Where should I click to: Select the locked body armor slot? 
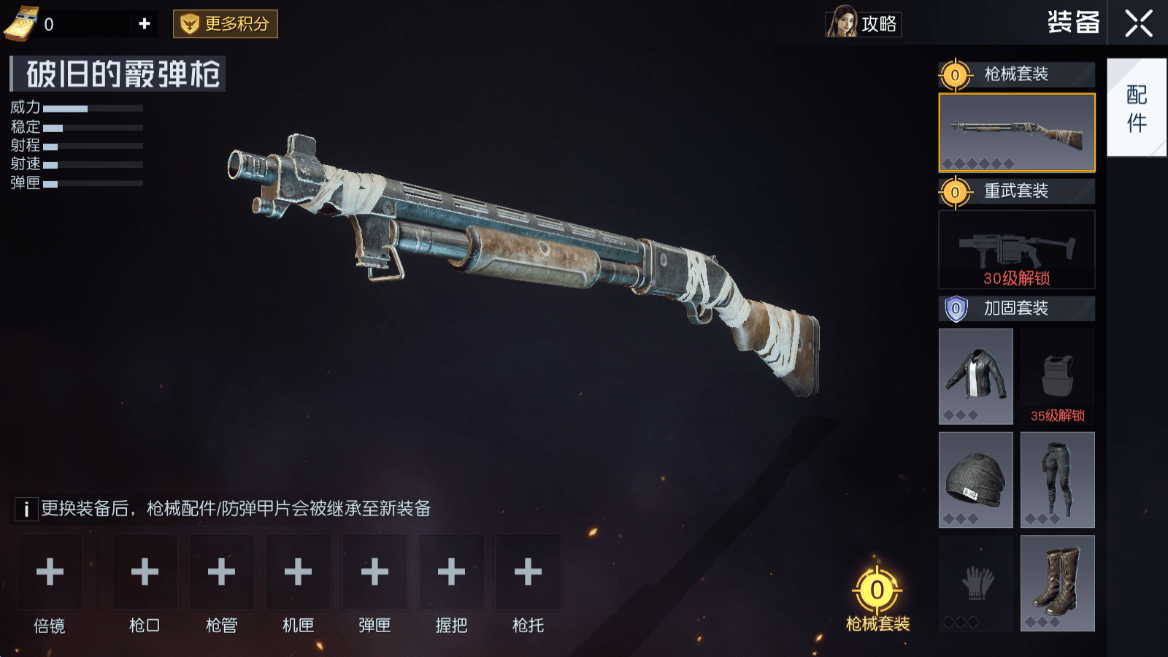point(1057,377)
